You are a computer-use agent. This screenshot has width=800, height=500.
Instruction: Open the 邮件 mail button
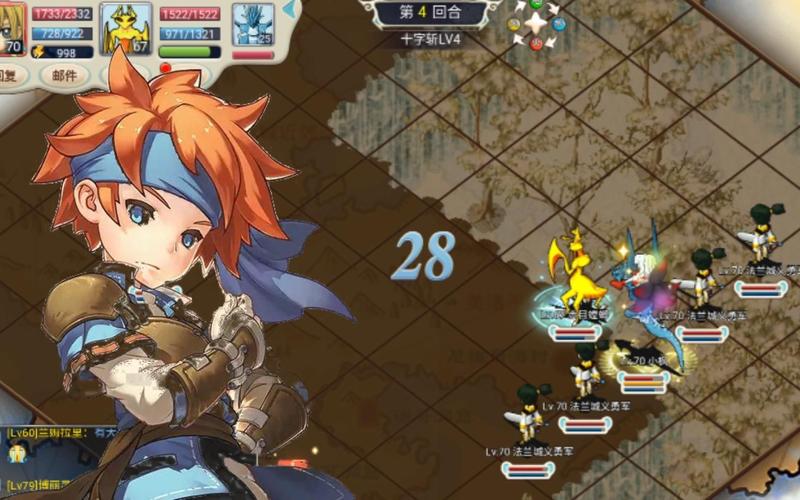click(64, 76)
